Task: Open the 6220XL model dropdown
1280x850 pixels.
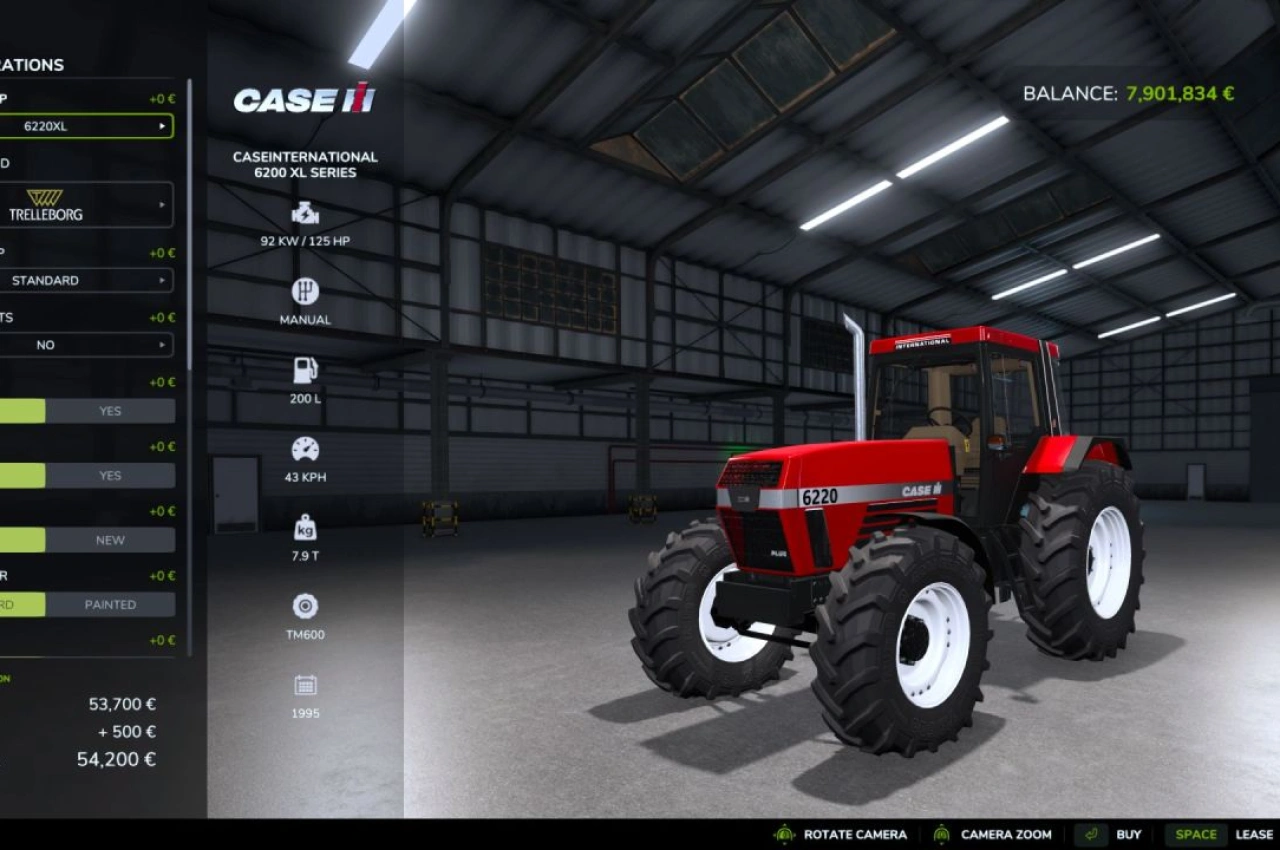Action: [85, 126]
